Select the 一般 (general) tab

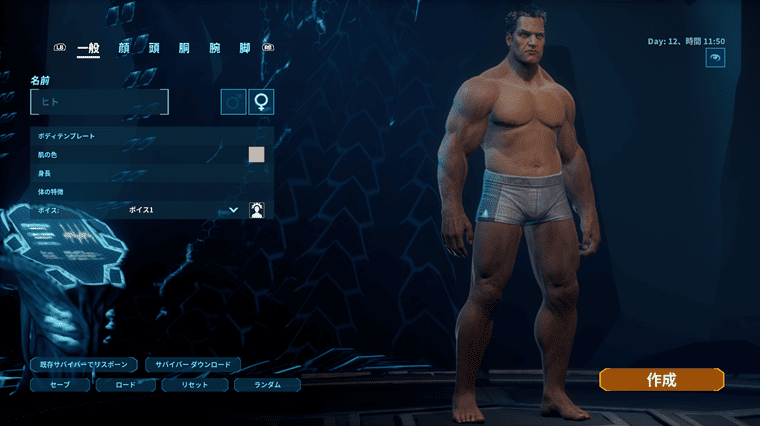point(88,48)
